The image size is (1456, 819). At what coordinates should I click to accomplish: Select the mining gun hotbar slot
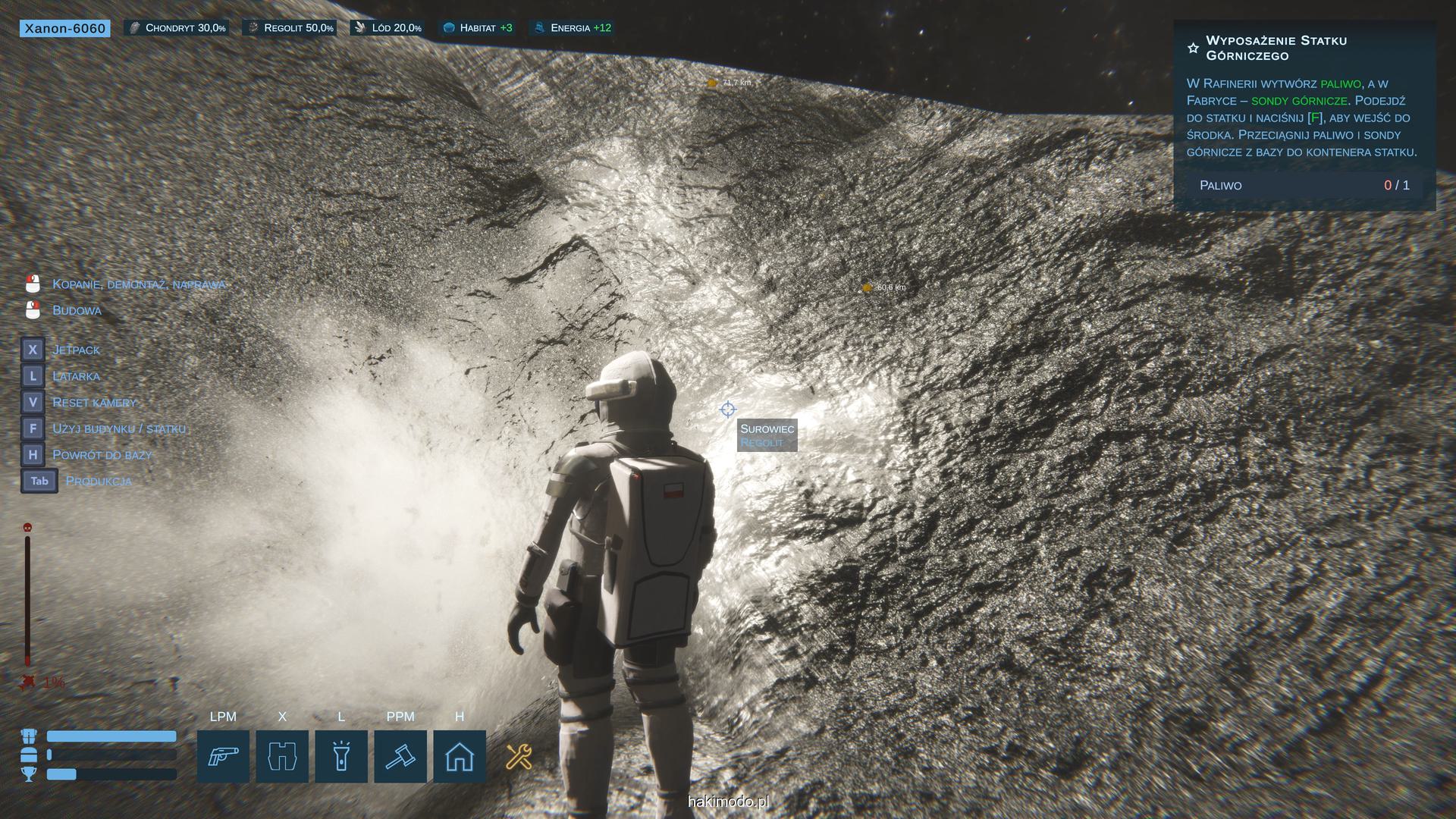[223, 756]
